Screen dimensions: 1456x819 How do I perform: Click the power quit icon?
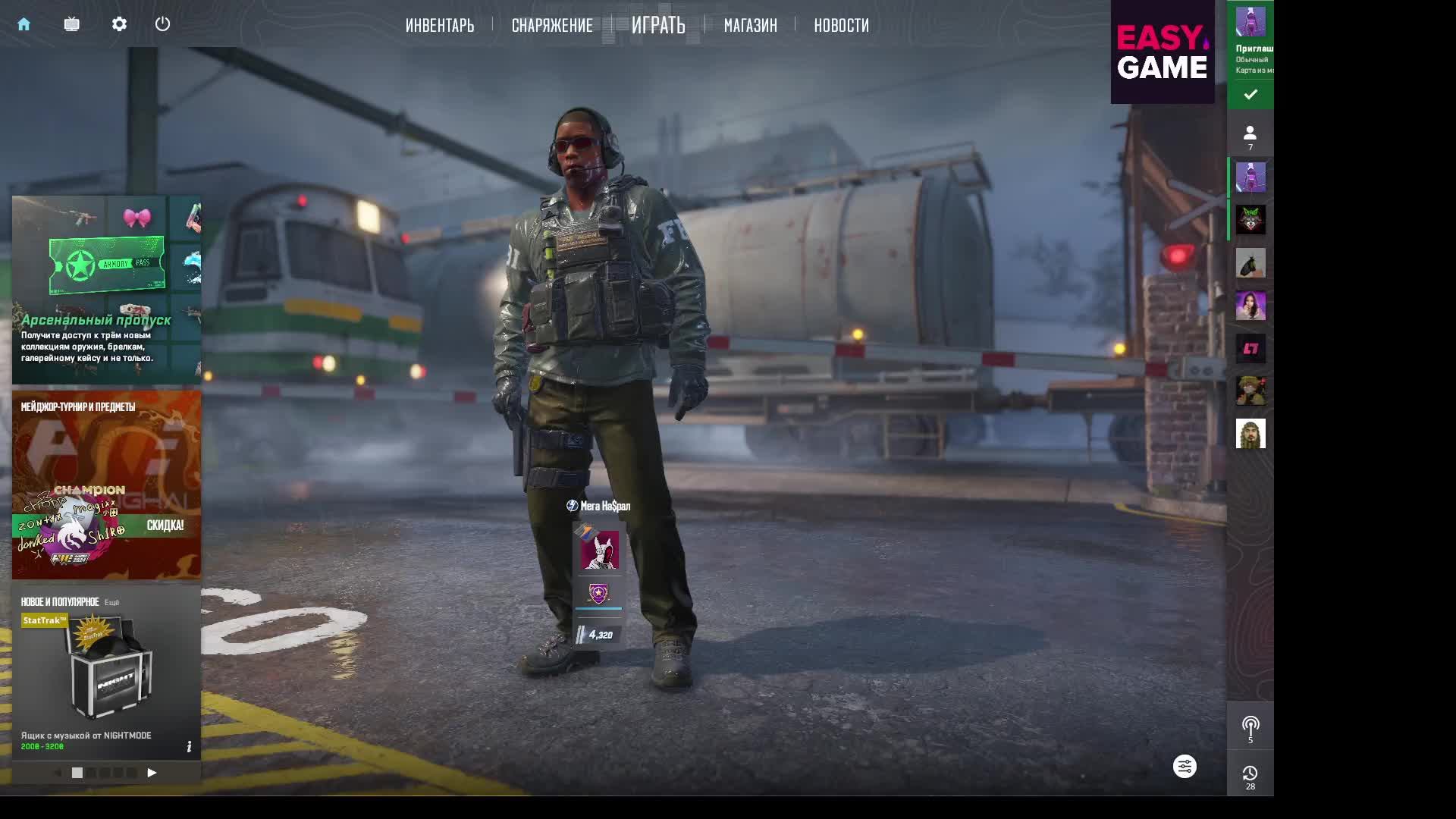click(162, 24)
